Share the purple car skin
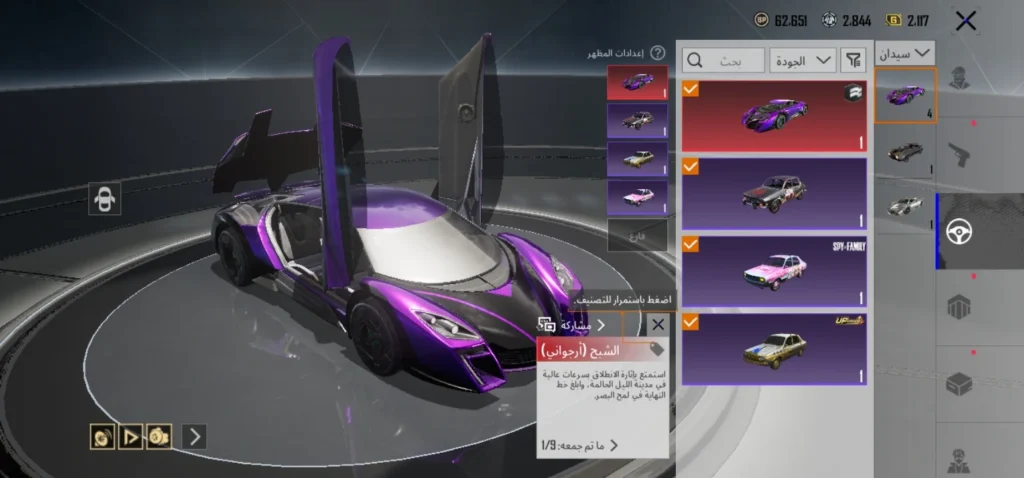The width and height of the screenshot is (1024, 478). click(574, 325)
